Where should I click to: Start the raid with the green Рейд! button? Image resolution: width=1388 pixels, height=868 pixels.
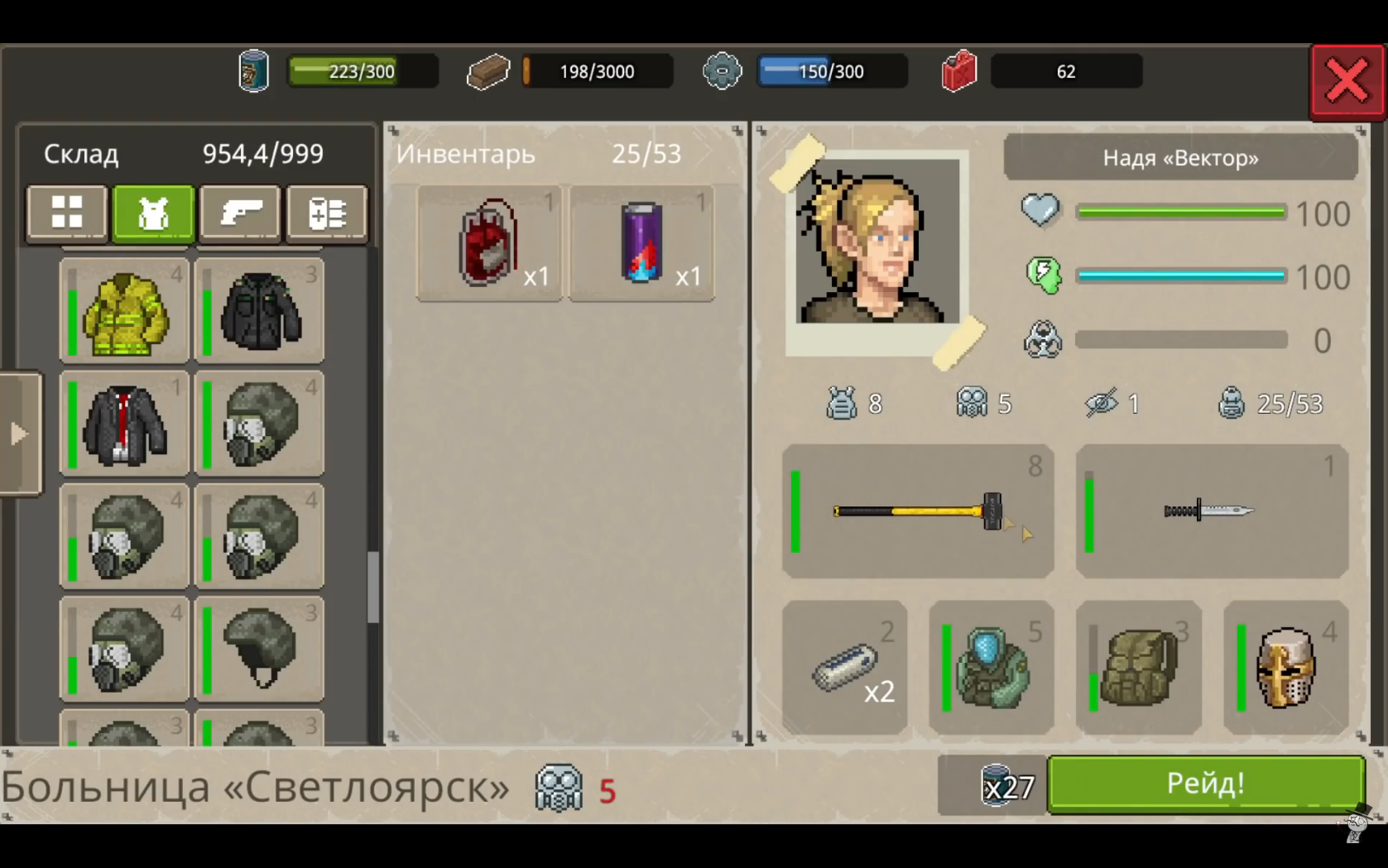click(1205, 783)
